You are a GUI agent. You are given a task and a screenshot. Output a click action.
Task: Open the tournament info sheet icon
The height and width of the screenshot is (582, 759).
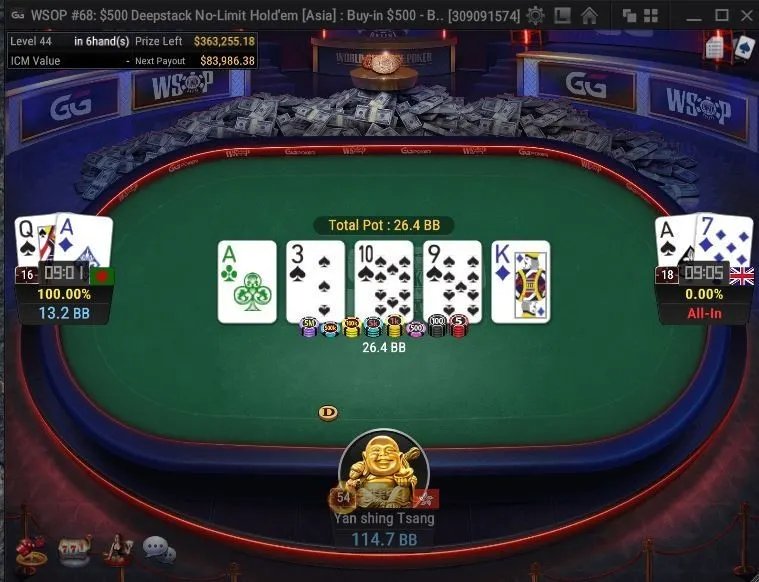[x=715, y=47]
